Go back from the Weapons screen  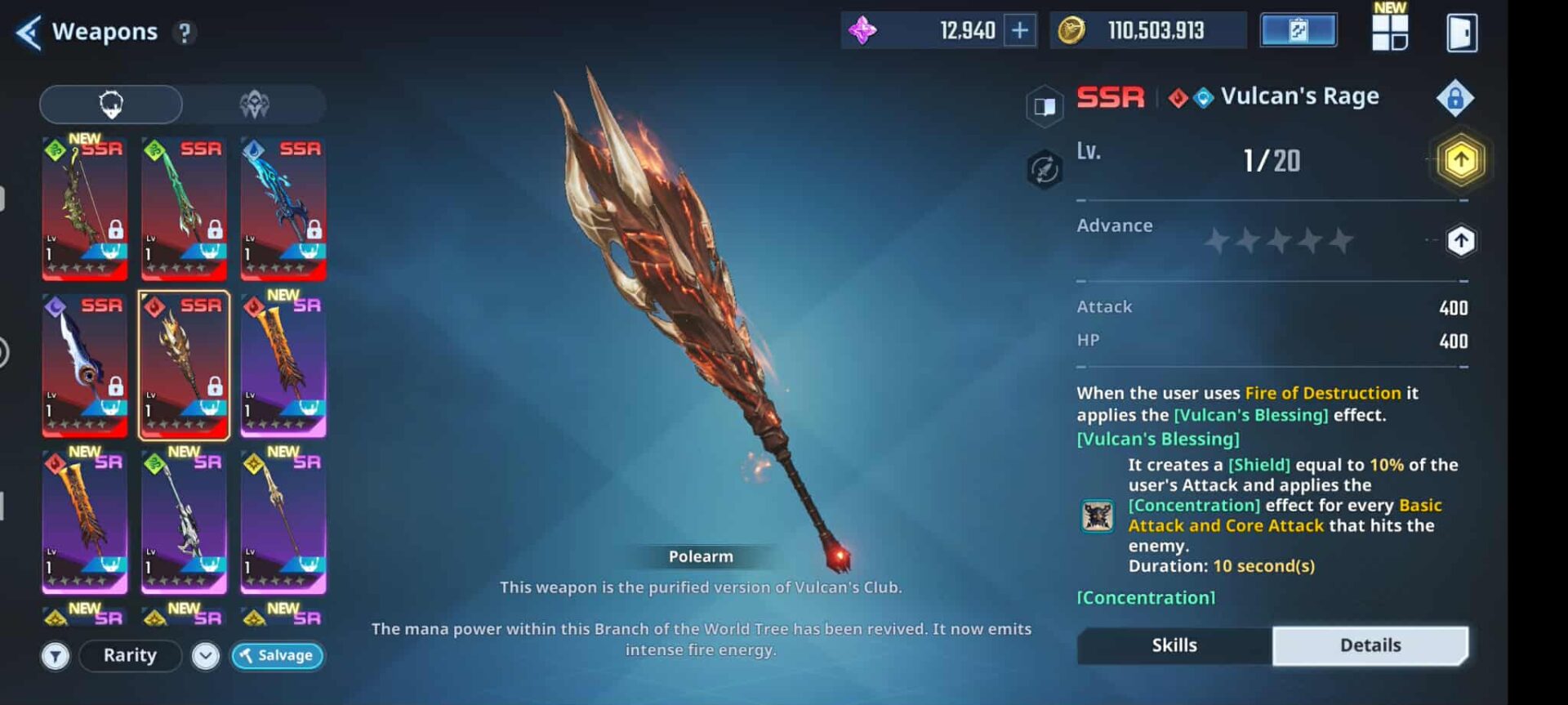(x=29, y=33)
